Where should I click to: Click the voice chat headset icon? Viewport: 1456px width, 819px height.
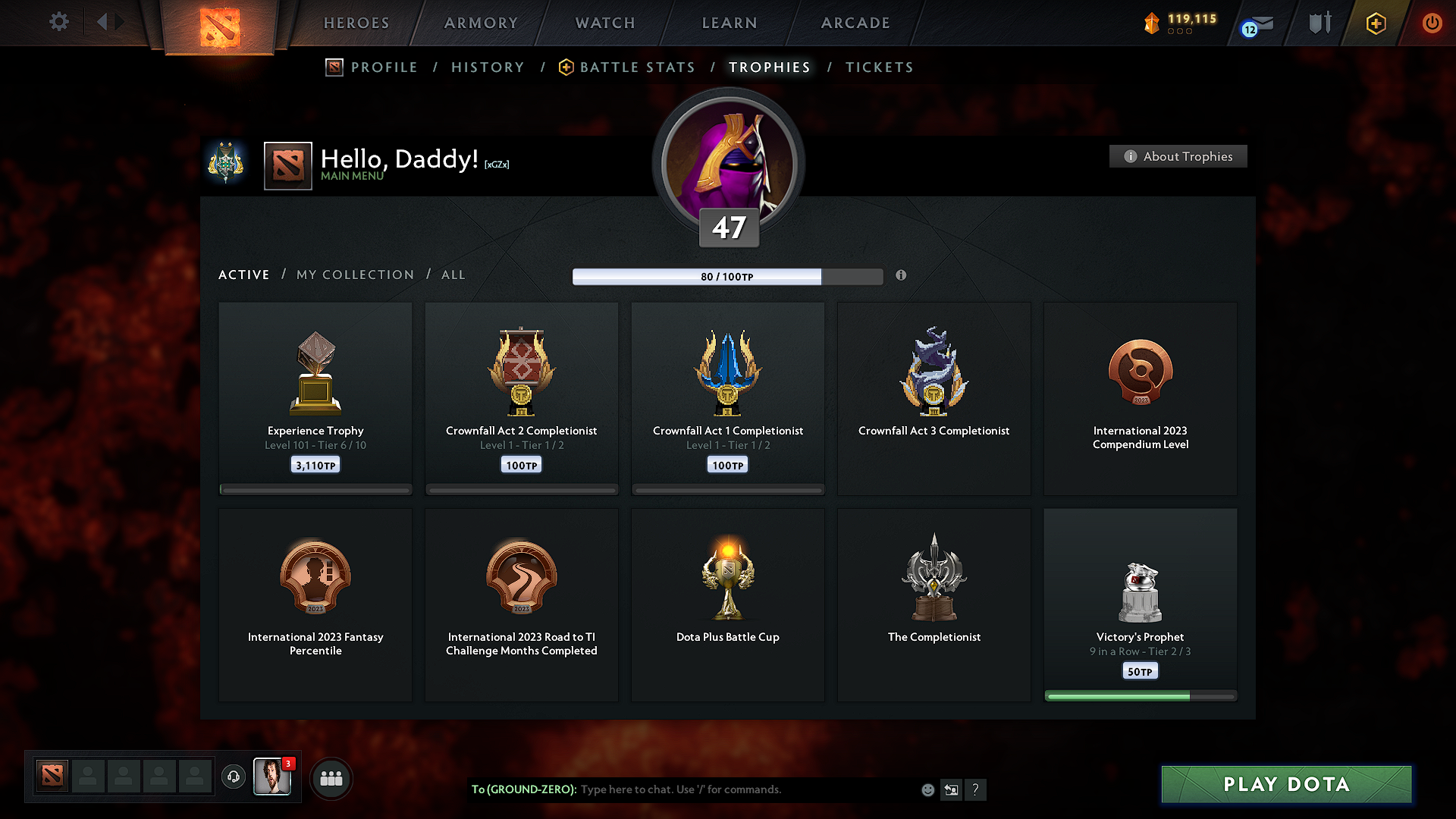point(233,777)
